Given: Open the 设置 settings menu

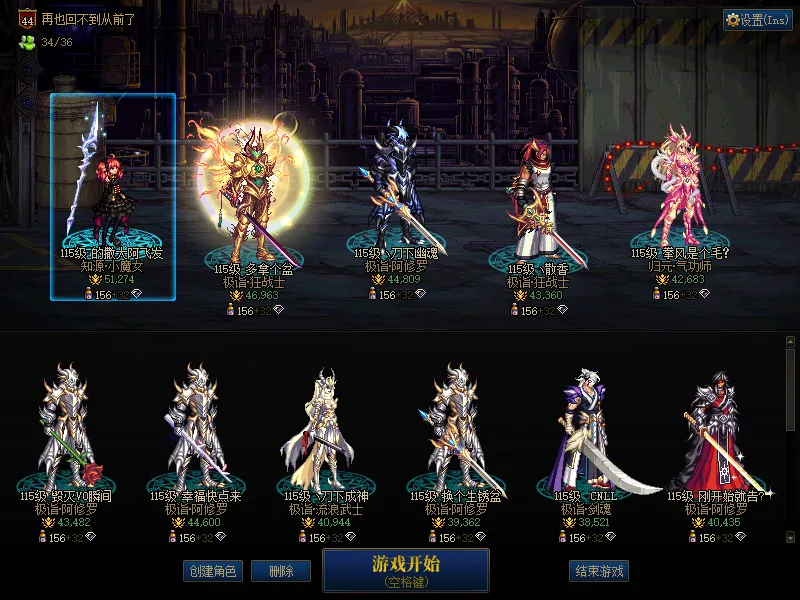Looking at the screenshot, I should [757, 20].
